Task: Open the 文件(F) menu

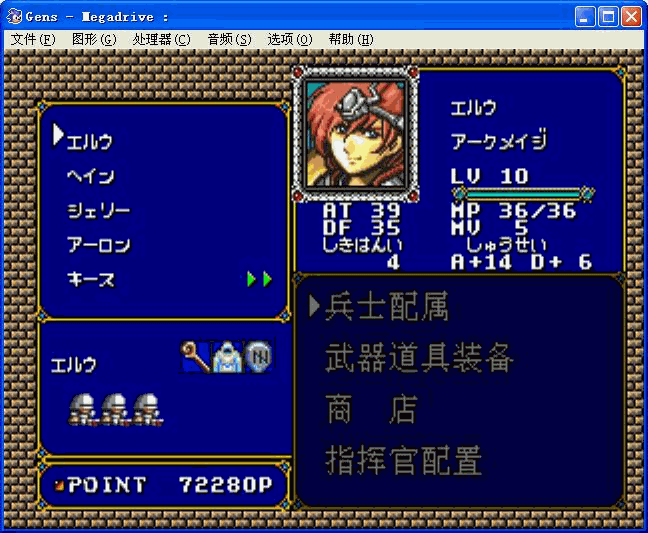Action: coord(33,39)
